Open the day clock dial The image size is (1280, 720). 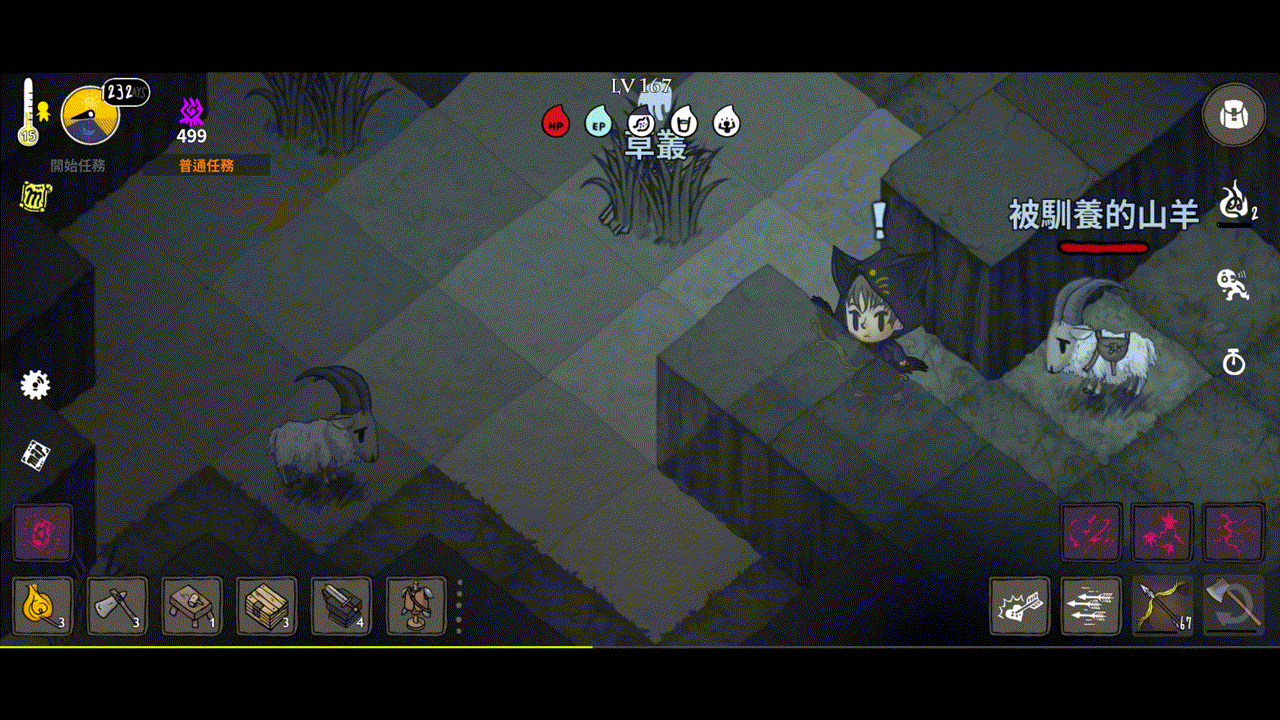click(91, 115)
